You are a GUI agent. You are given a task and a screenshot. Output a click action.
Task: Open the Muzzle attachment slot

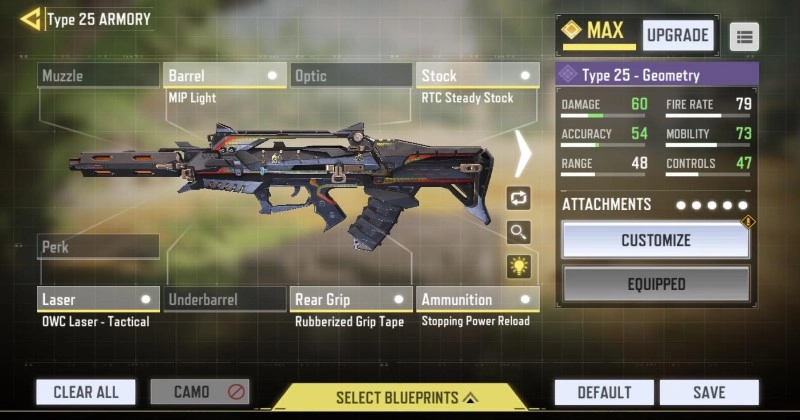point(98,76)
